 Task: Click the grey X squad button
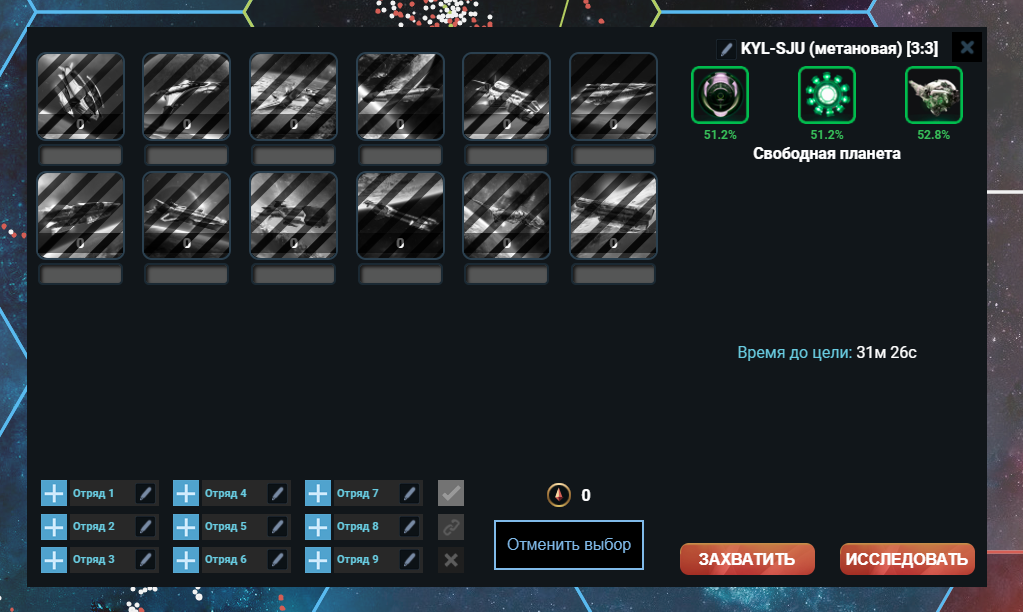point(451,559)
